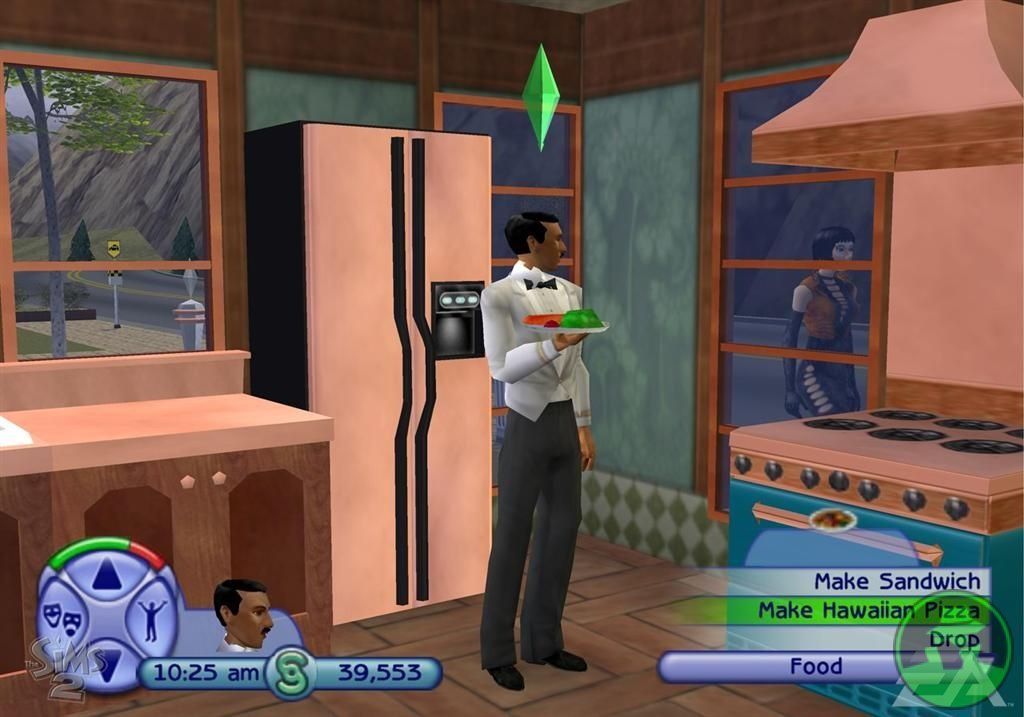
Task: Open the theater masks panel on the HUD
Action: click(60, 622)
